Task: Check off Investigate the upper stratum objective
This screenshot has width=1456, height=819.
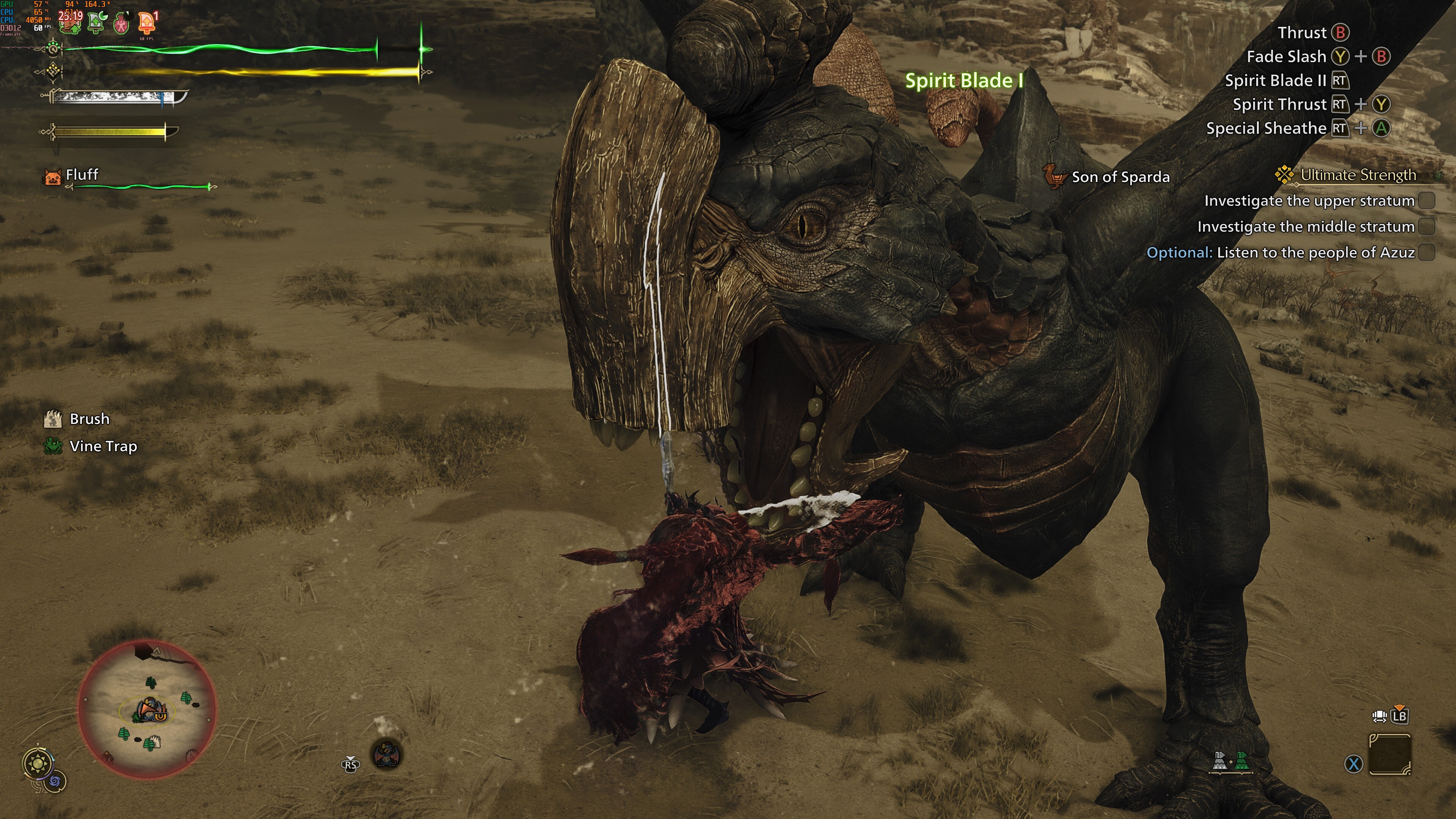Action: (1427, 201)
